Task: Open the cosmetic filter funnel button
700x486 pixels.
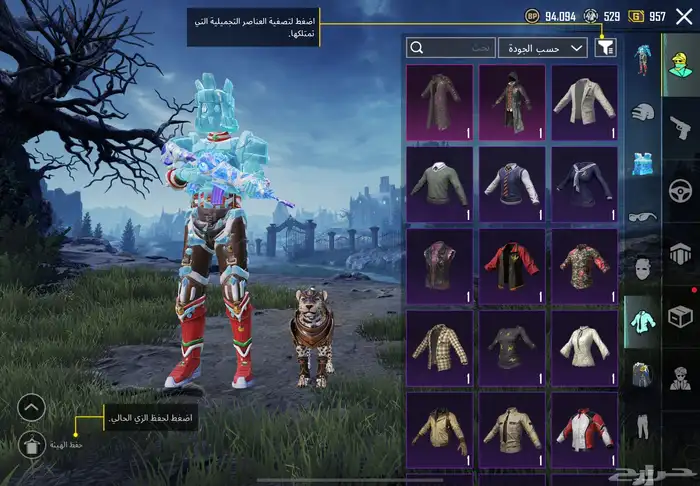Action: (606, 47)
